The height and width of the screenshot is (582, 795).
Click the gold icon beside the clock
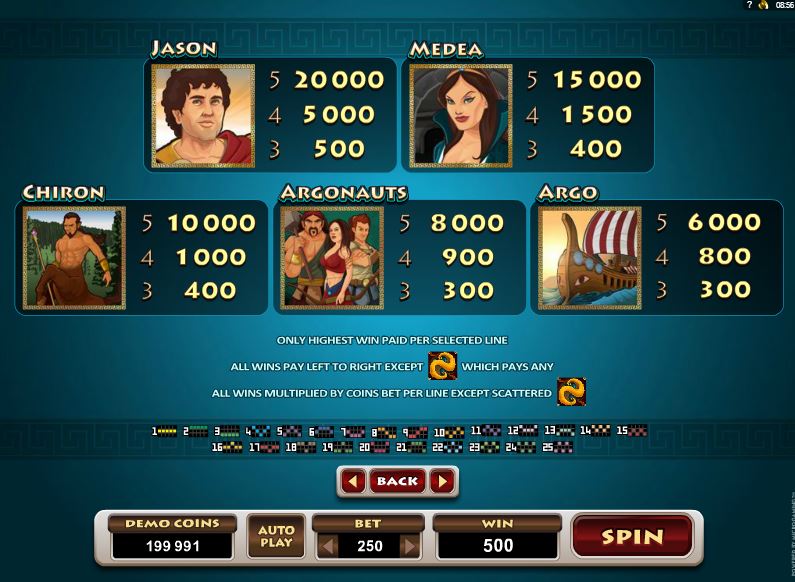point(763,5)
